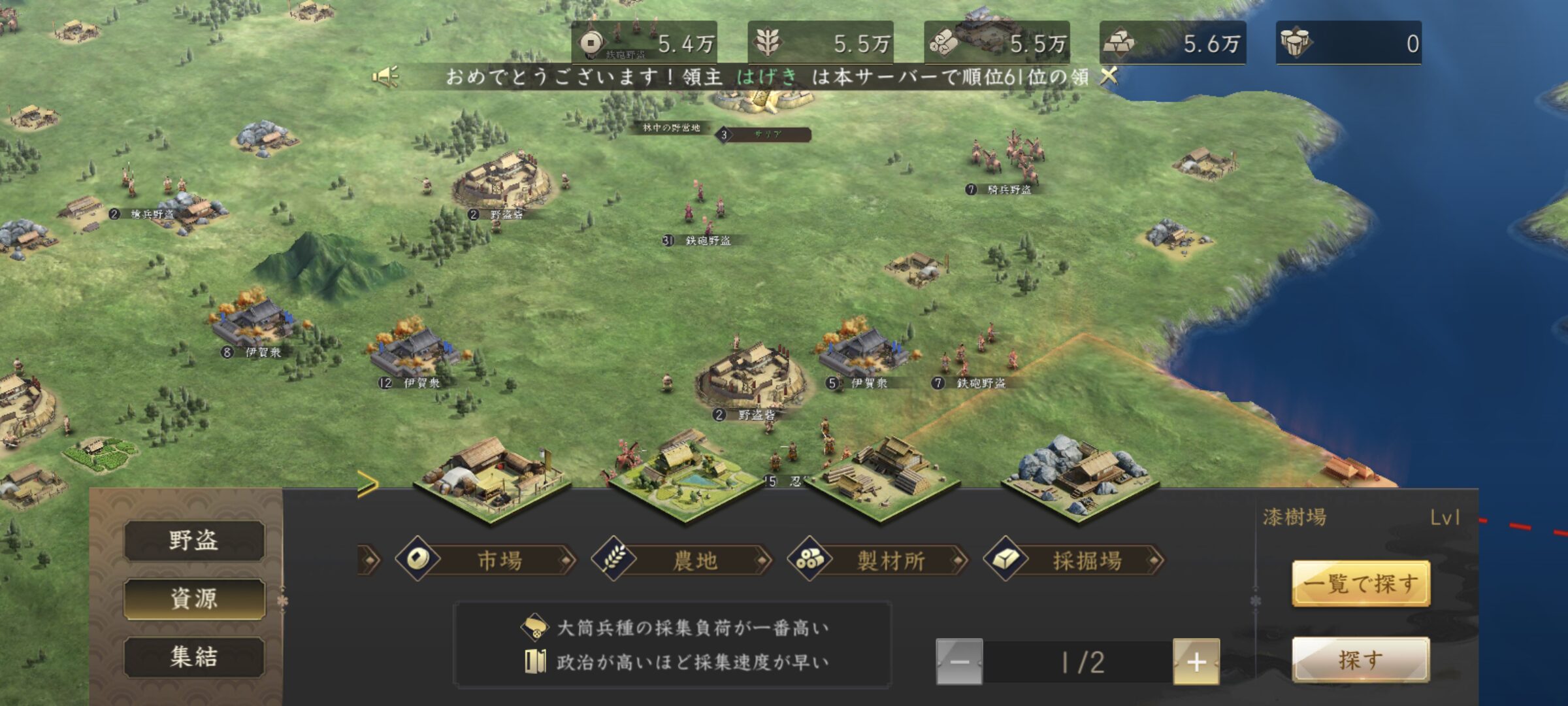The image size is (1568, 706).
Task: Open the 集結 tab
Action: tap(194, 656)
